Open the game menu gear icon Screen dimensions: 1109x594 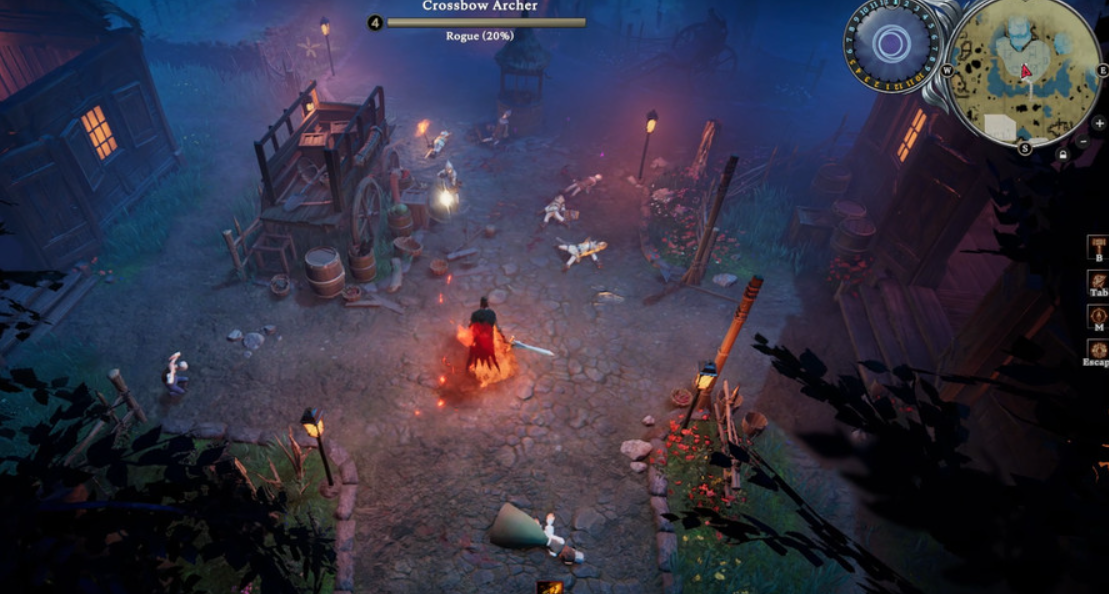click(1098, 349)
